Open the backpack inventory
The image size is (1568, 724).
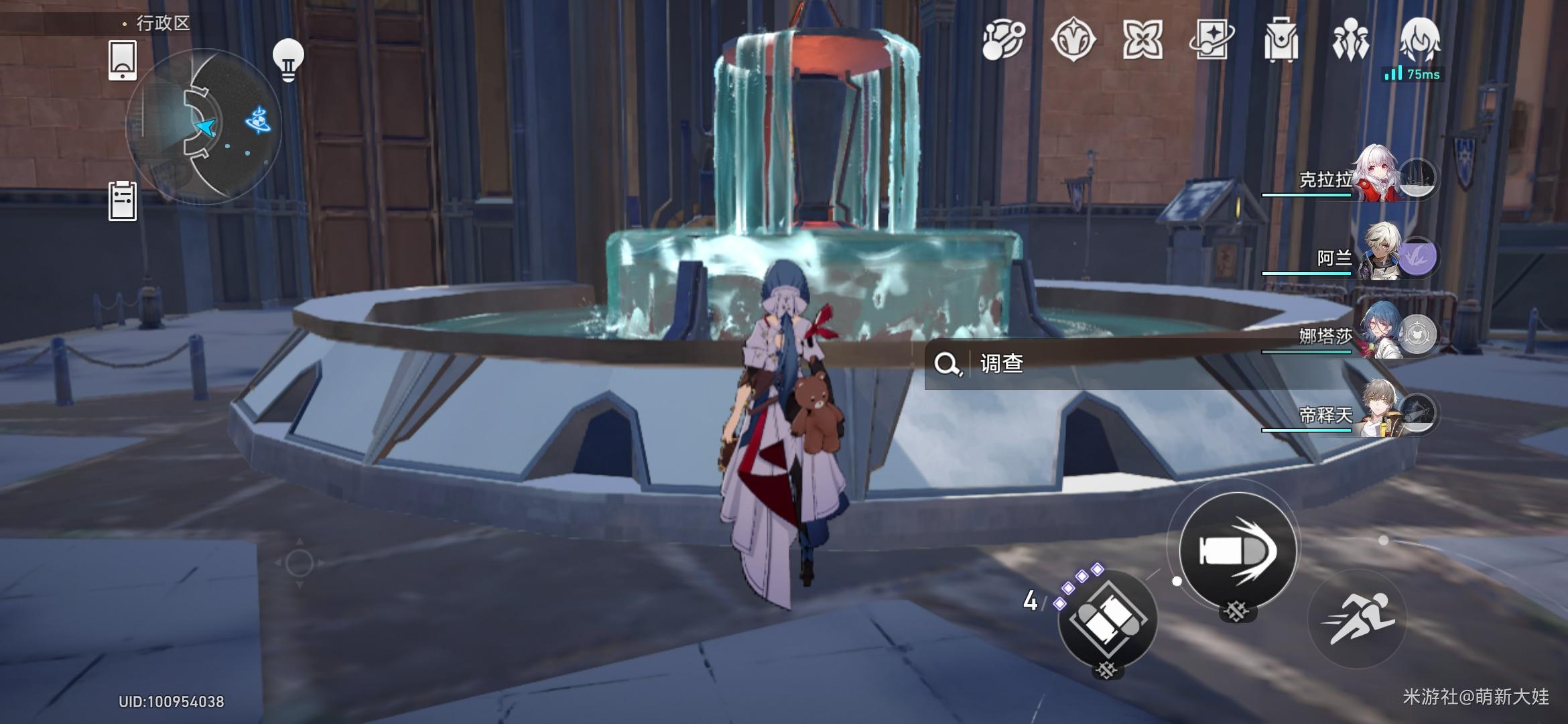point(1281,40)
